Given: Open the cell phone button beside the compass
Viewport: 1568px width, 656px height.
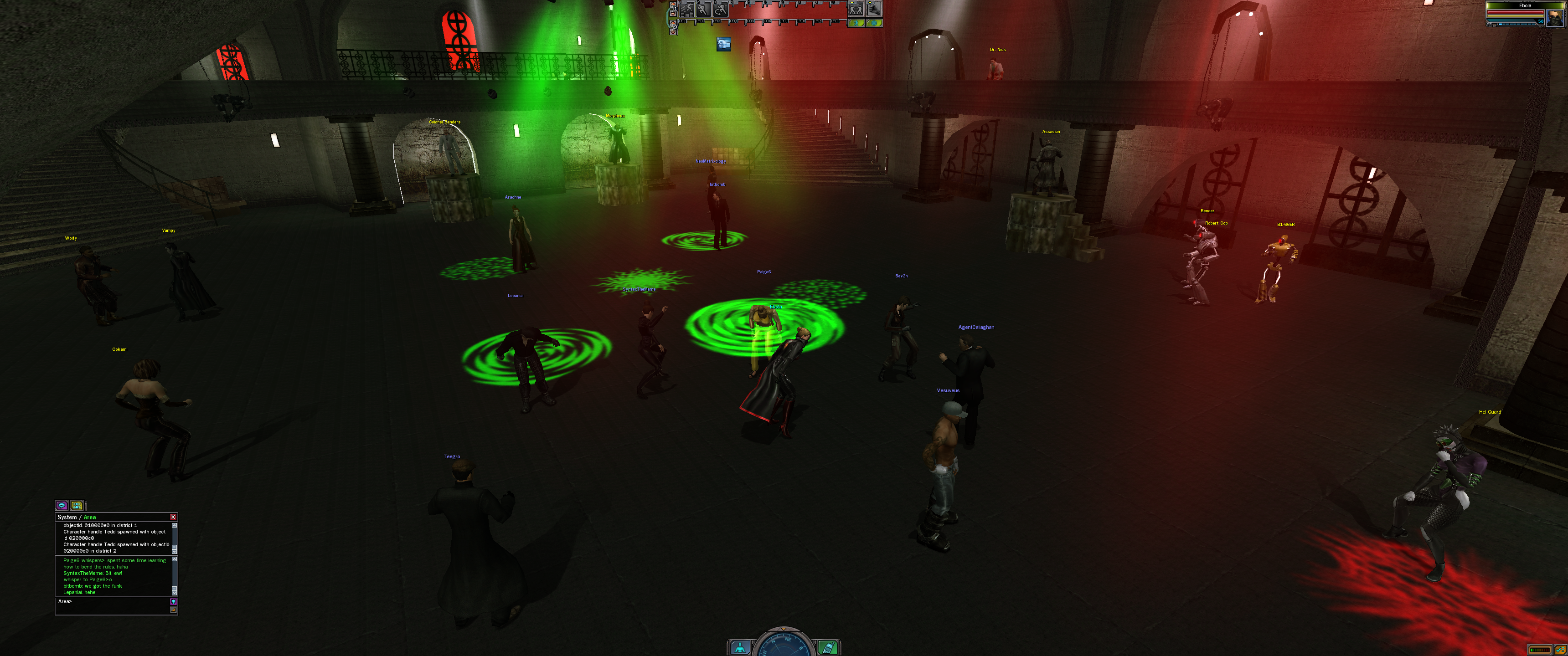Looking at the screenshot, I should (827, 648).
